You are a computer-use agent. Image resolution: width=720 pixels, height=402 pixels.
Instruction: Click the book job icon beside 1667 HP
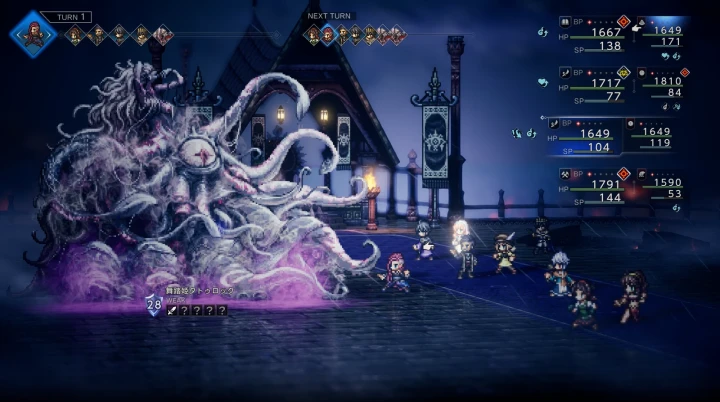coord(565,19)
